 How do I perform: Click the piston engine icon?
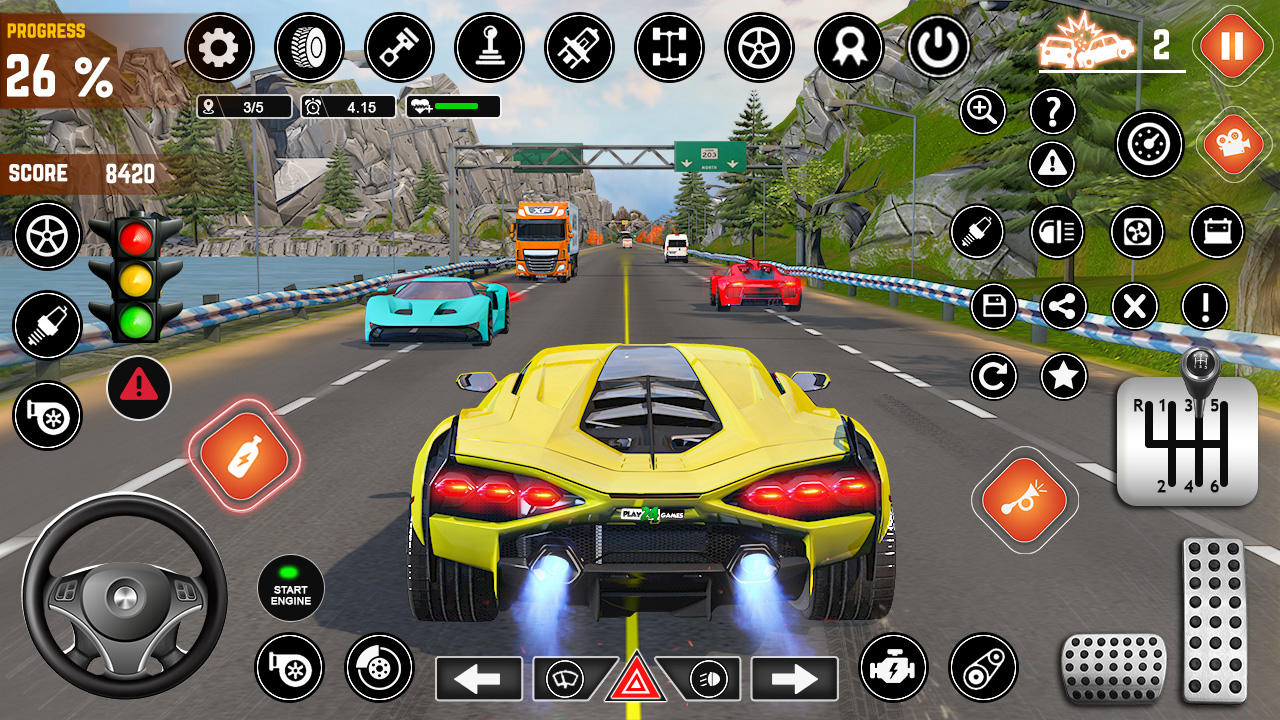pyautogui.click(x=398, y=47)
